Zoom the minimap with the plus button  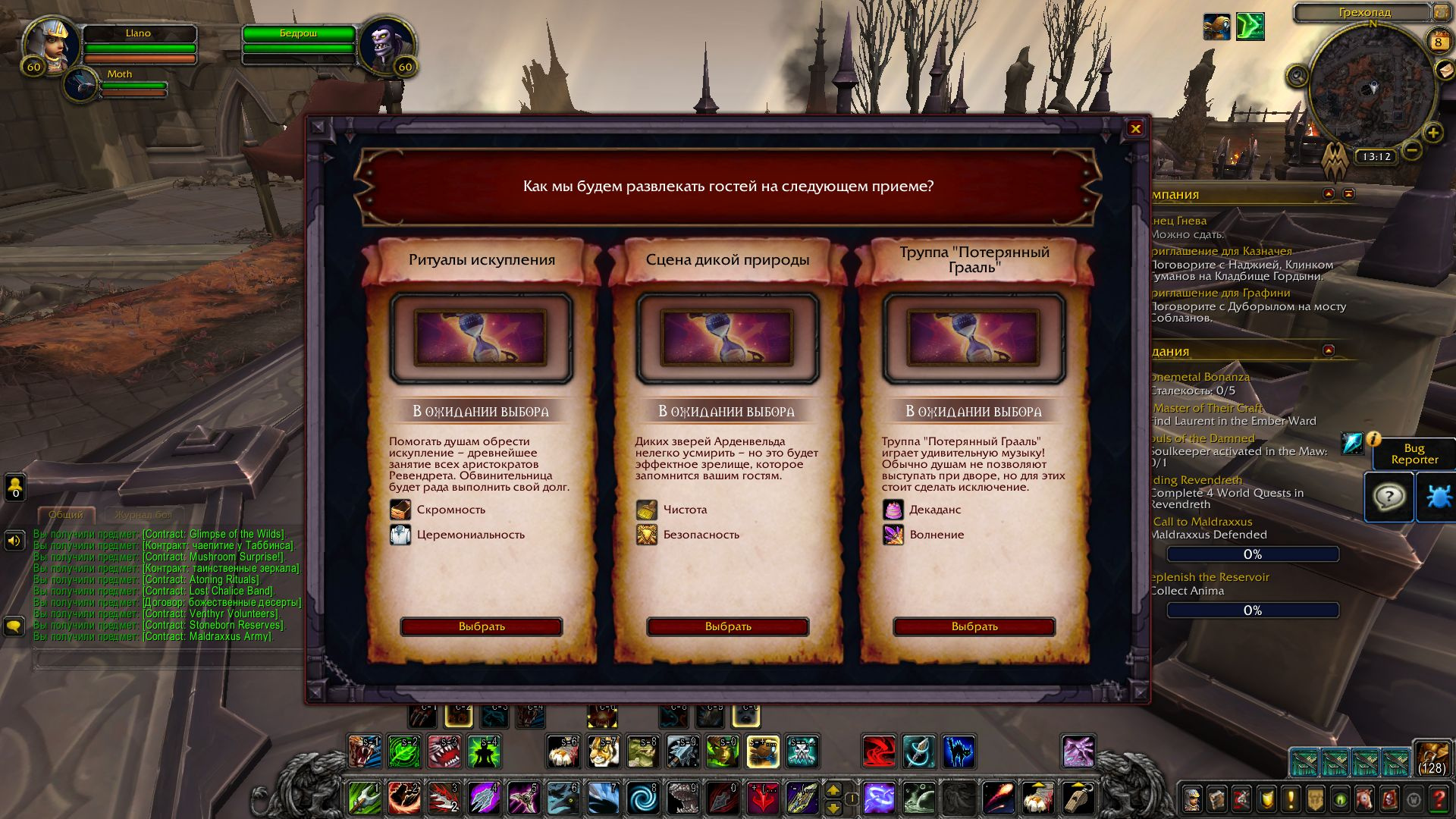click(1433, 133)
